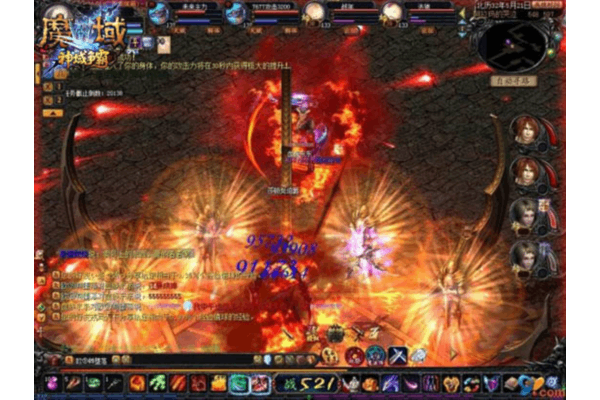Activate the highlighted teal skill in hotbar
The image size is (600, 400).
(238, 383)
